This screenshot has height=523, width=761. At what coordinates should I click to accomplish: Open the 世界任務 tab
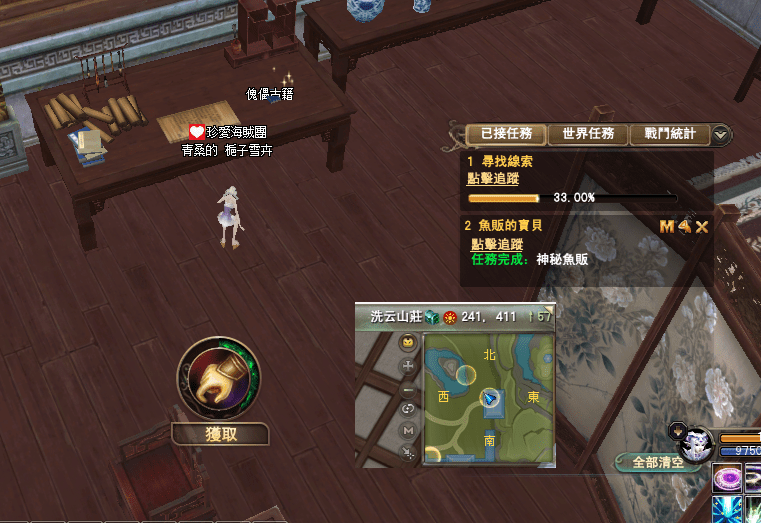pos(588,133)
